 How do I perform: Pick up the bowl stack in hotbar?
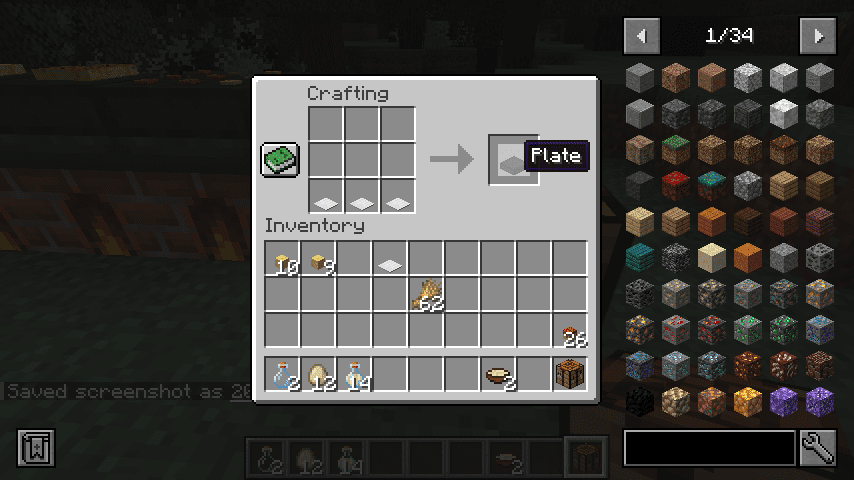coord(497,375)
